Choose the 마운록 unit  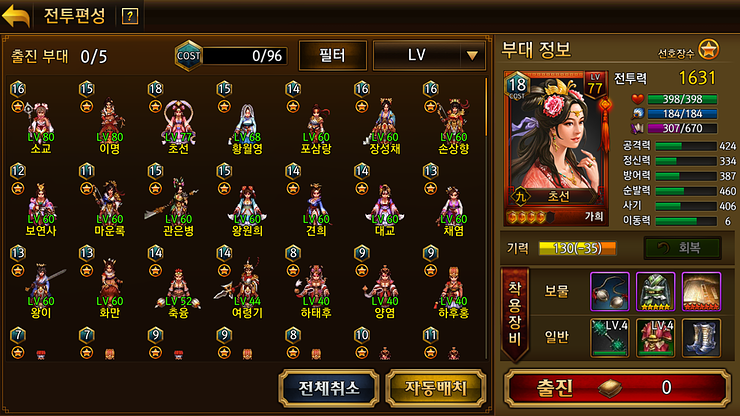pos(110,203)
